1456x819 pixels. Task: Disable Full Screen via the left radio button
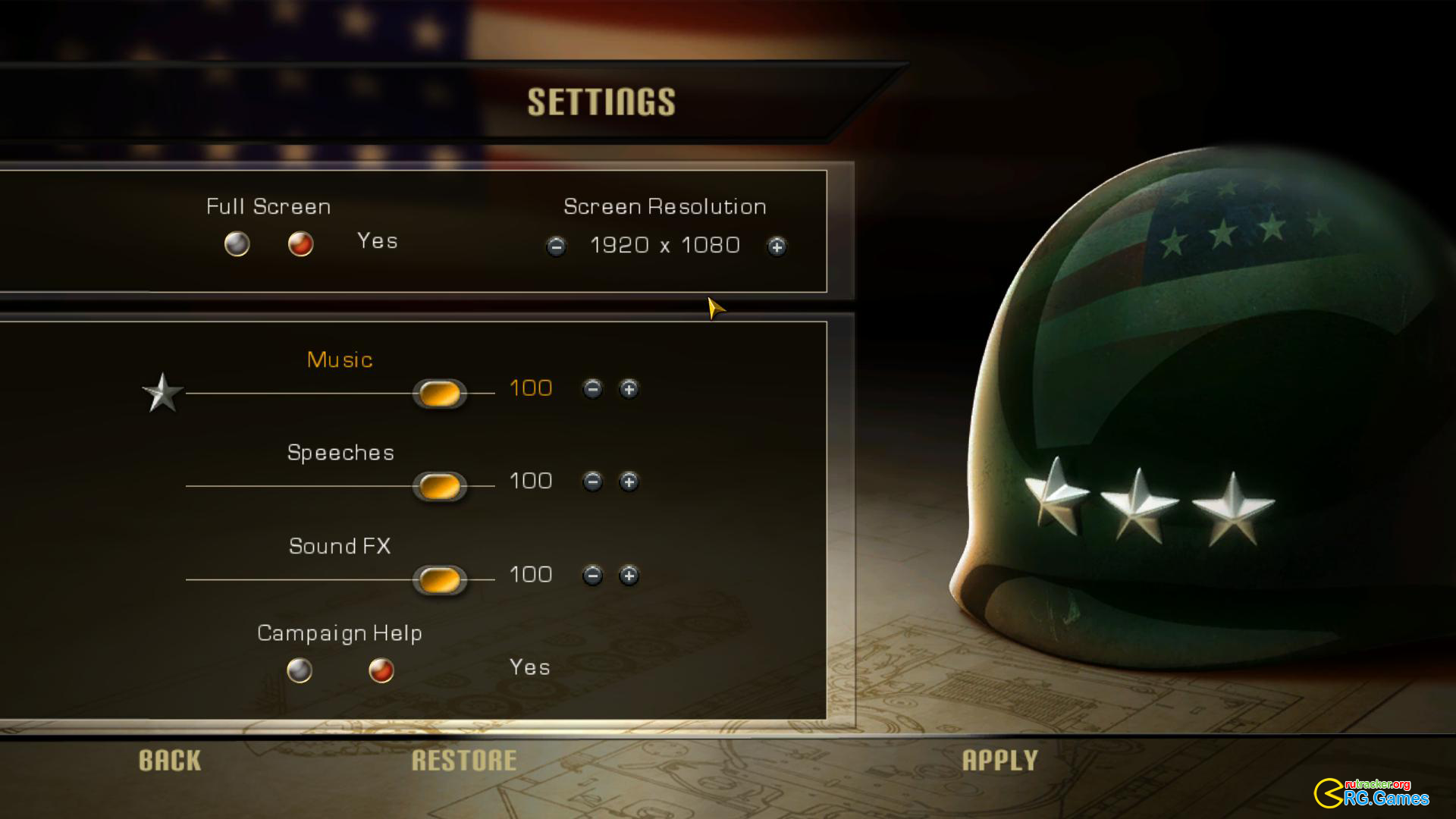click(237, 244)
